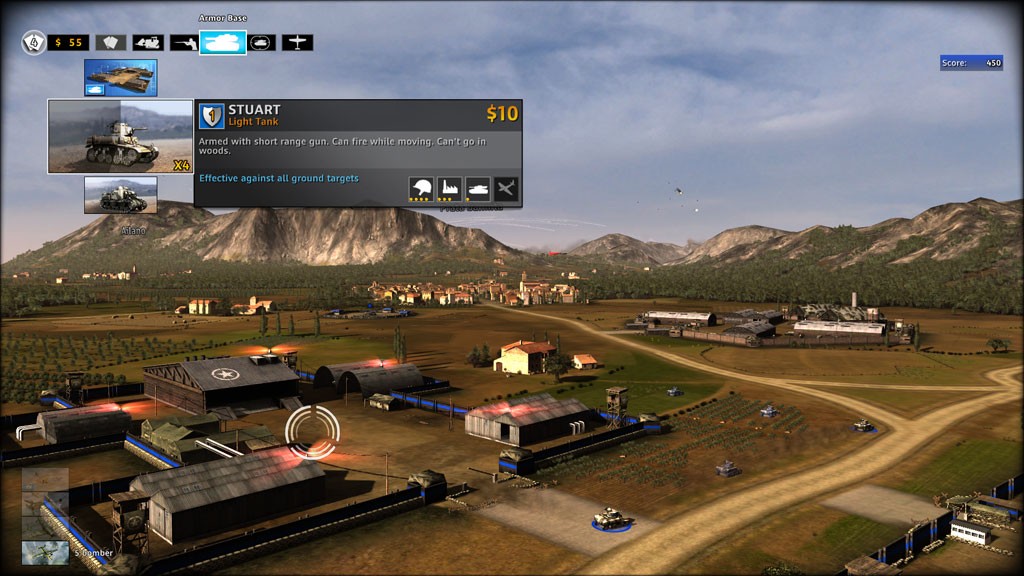Image resolution: width=1024 pixels, height=576 pixels.
Task: Click the crossed-out aircraft effectiveness icon
Action: [x=506, y=189]
